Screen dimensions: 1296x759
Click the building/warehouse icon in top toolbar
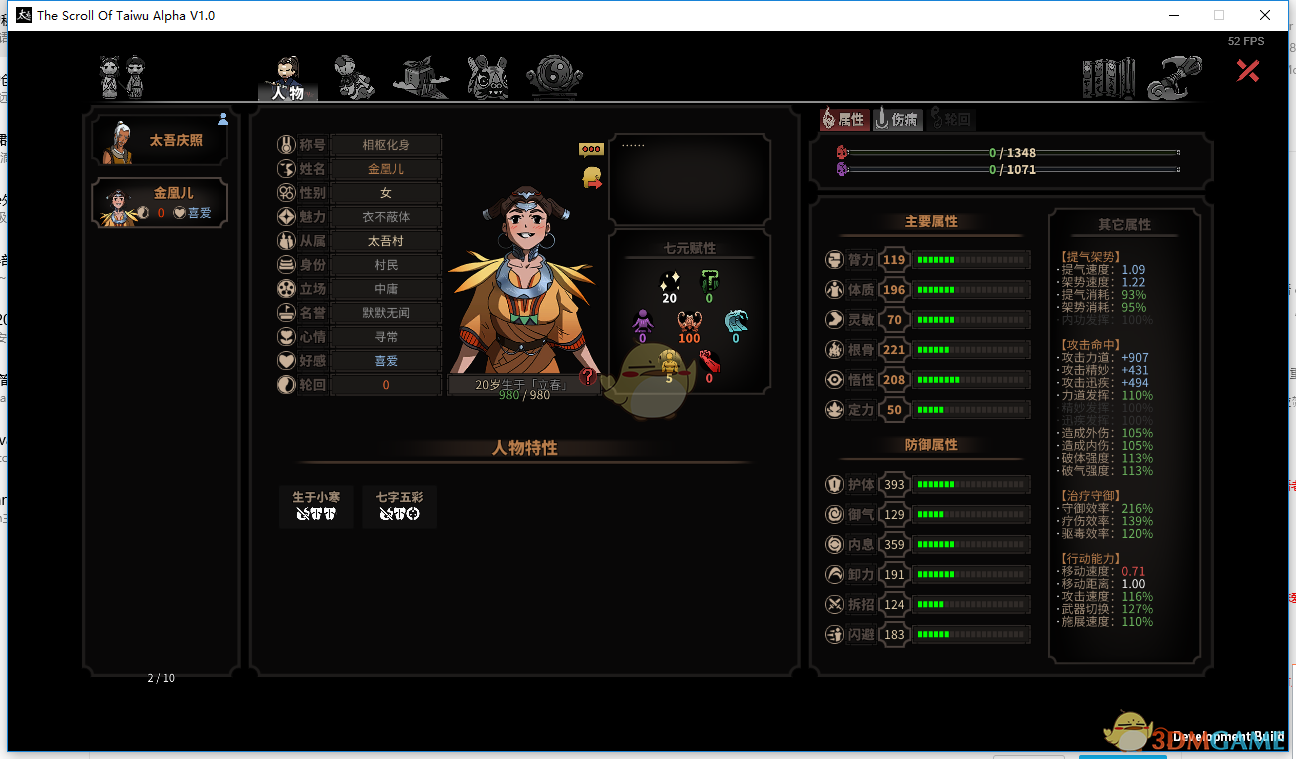tap(421, 73)
